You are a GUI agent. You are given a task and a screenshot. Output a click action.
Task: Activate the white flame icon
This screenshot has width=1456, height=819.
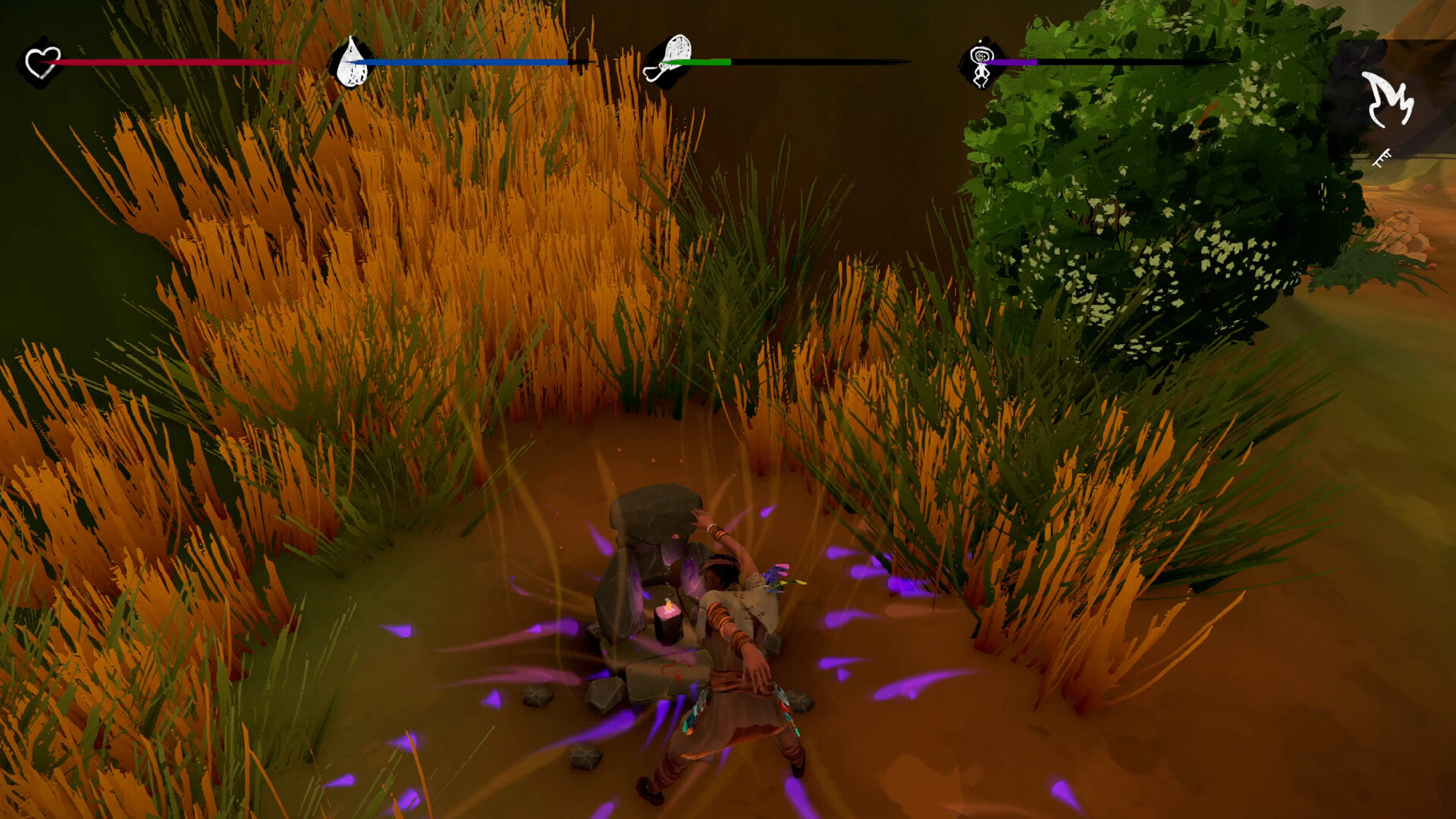[1388, 99]
